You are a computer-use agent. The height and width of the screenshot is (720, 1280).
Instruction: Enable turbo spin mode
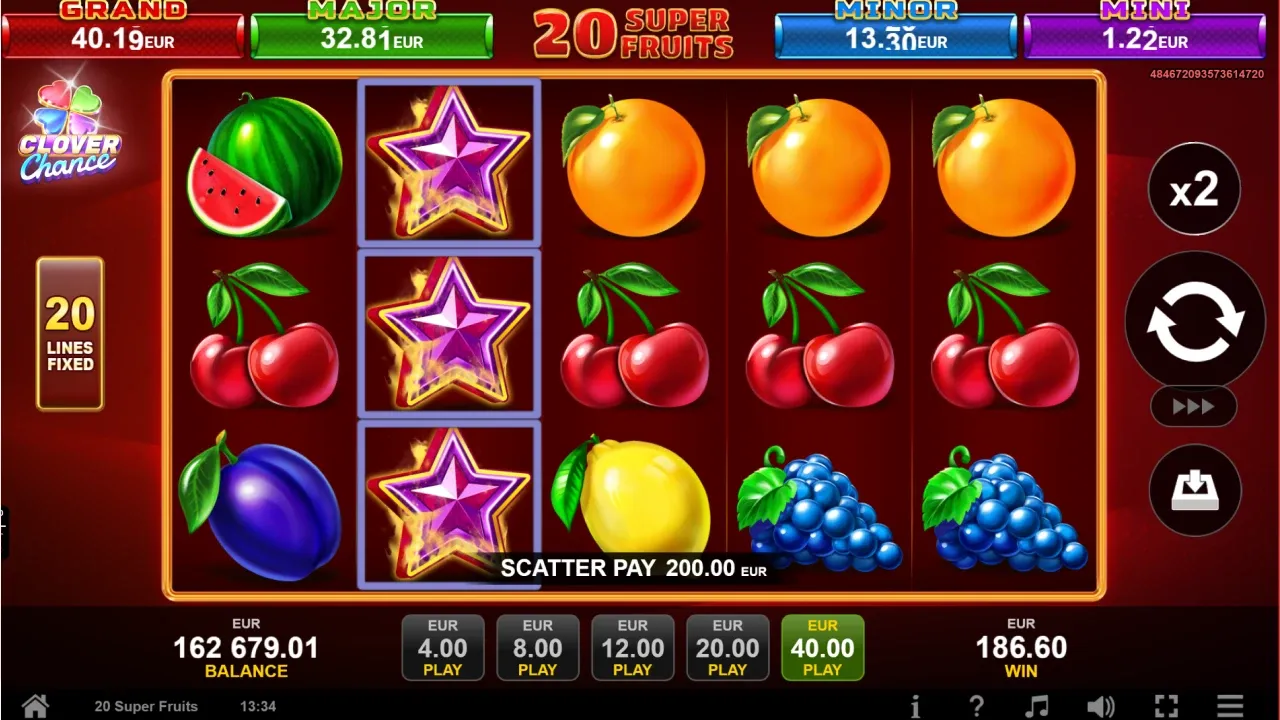1194,406
